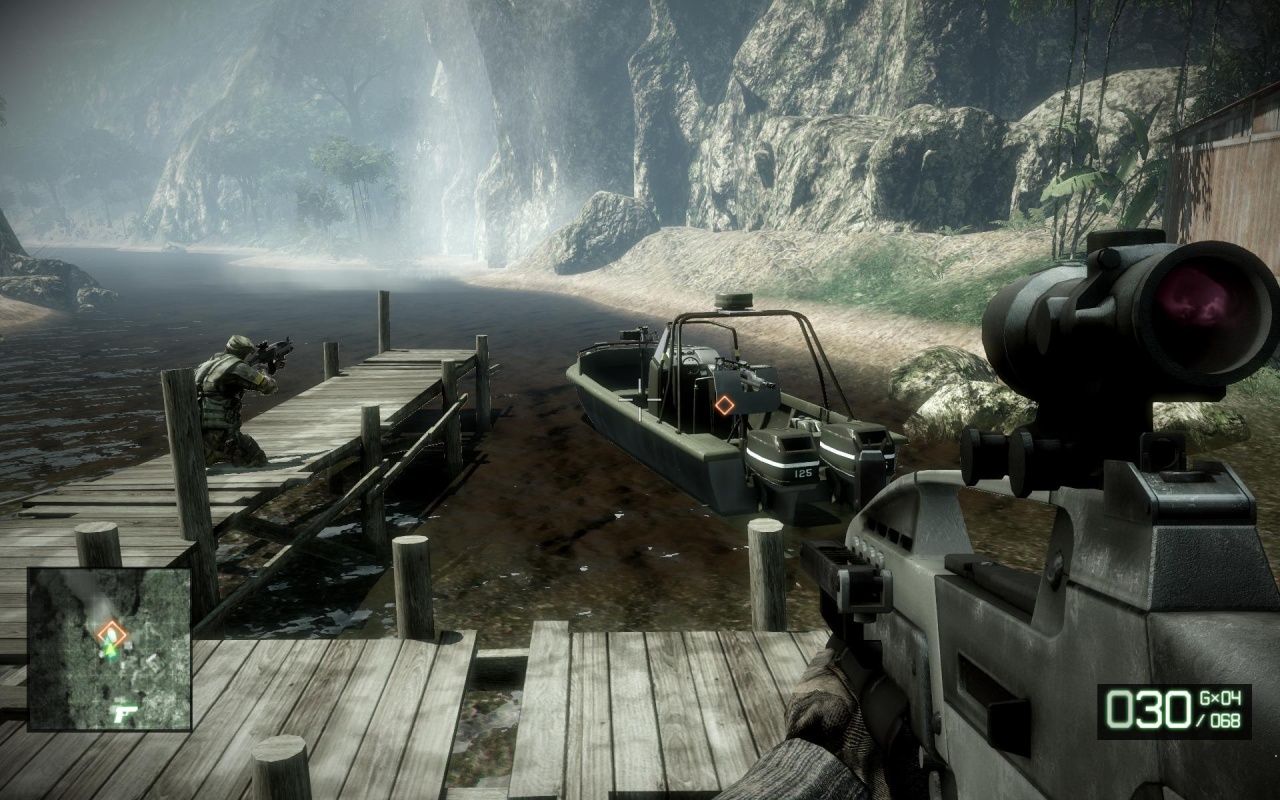This screenshot has height=800, width=1280.
Task: Click the green player arrow on the minimap
Action: pyautogui.click(x=111, y=650)
